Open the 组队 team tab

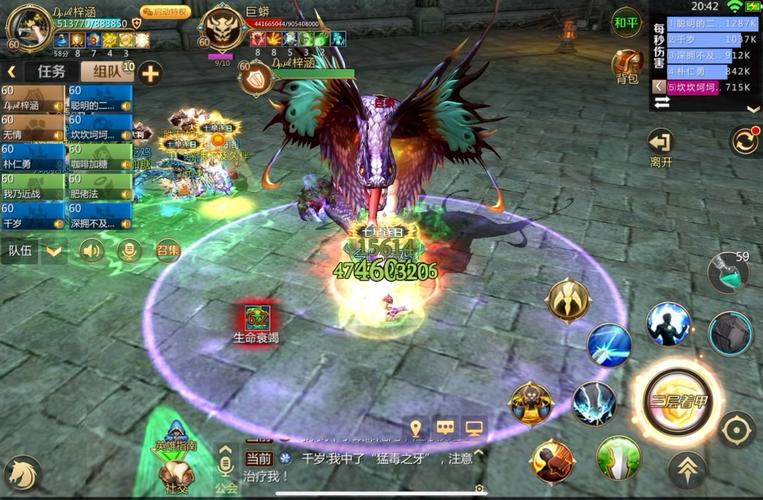point(107,71)
